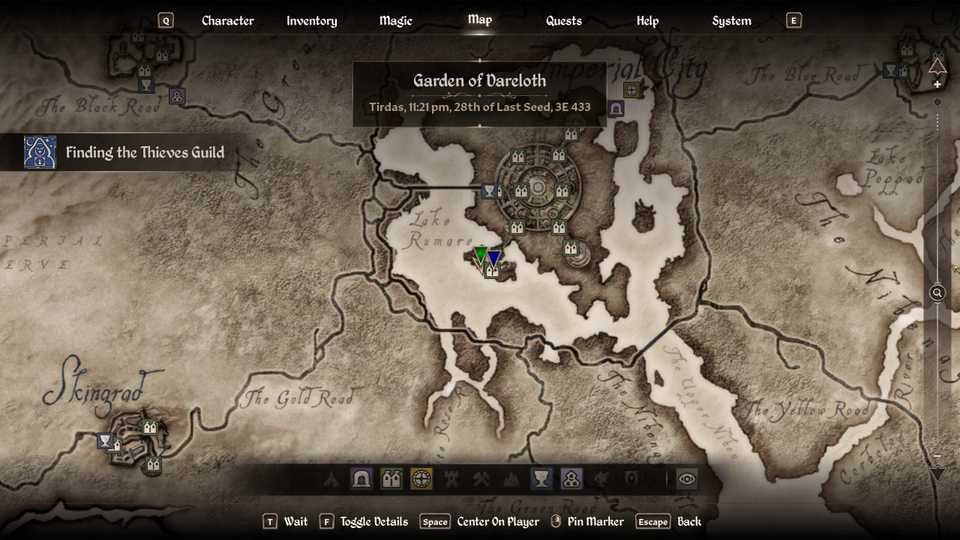This screenshot has height=540, width=960.
Task: Toggle the goblet tavern map filter
Action: point(541,479)
